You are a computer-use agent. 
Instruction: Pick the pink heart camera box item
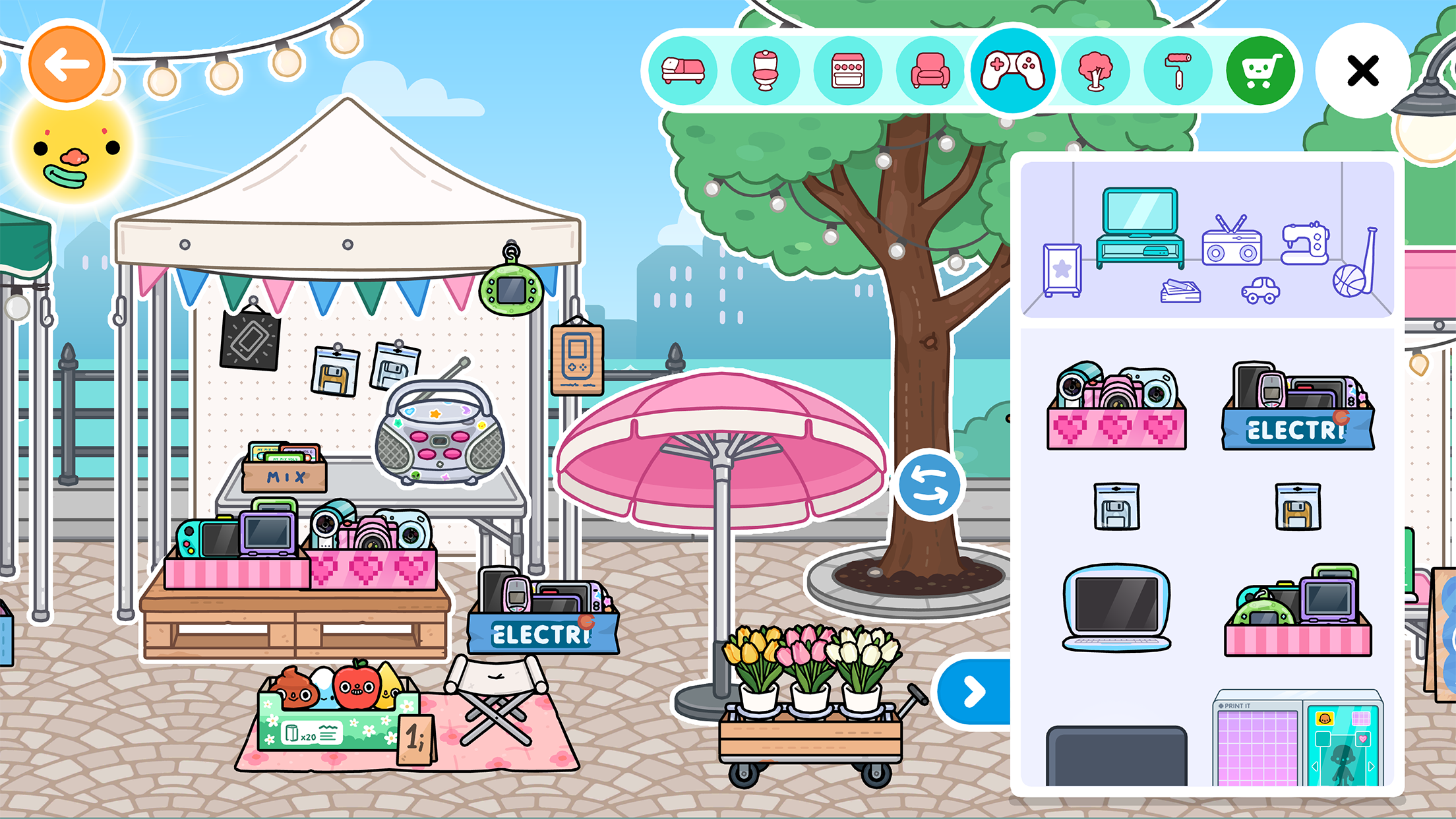[1116, 406]
